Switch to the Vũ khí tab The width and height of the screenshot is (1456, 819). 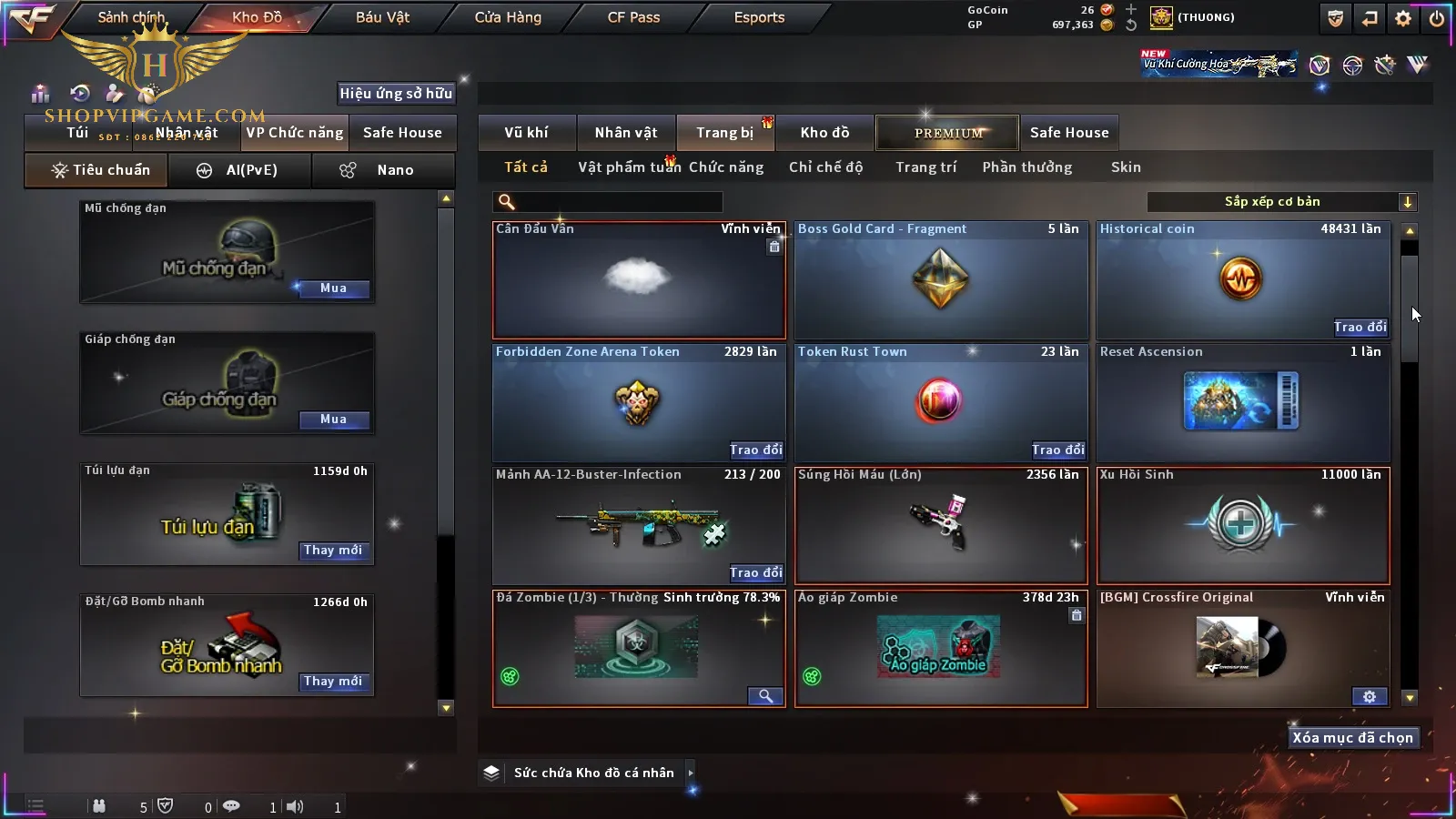526,133
